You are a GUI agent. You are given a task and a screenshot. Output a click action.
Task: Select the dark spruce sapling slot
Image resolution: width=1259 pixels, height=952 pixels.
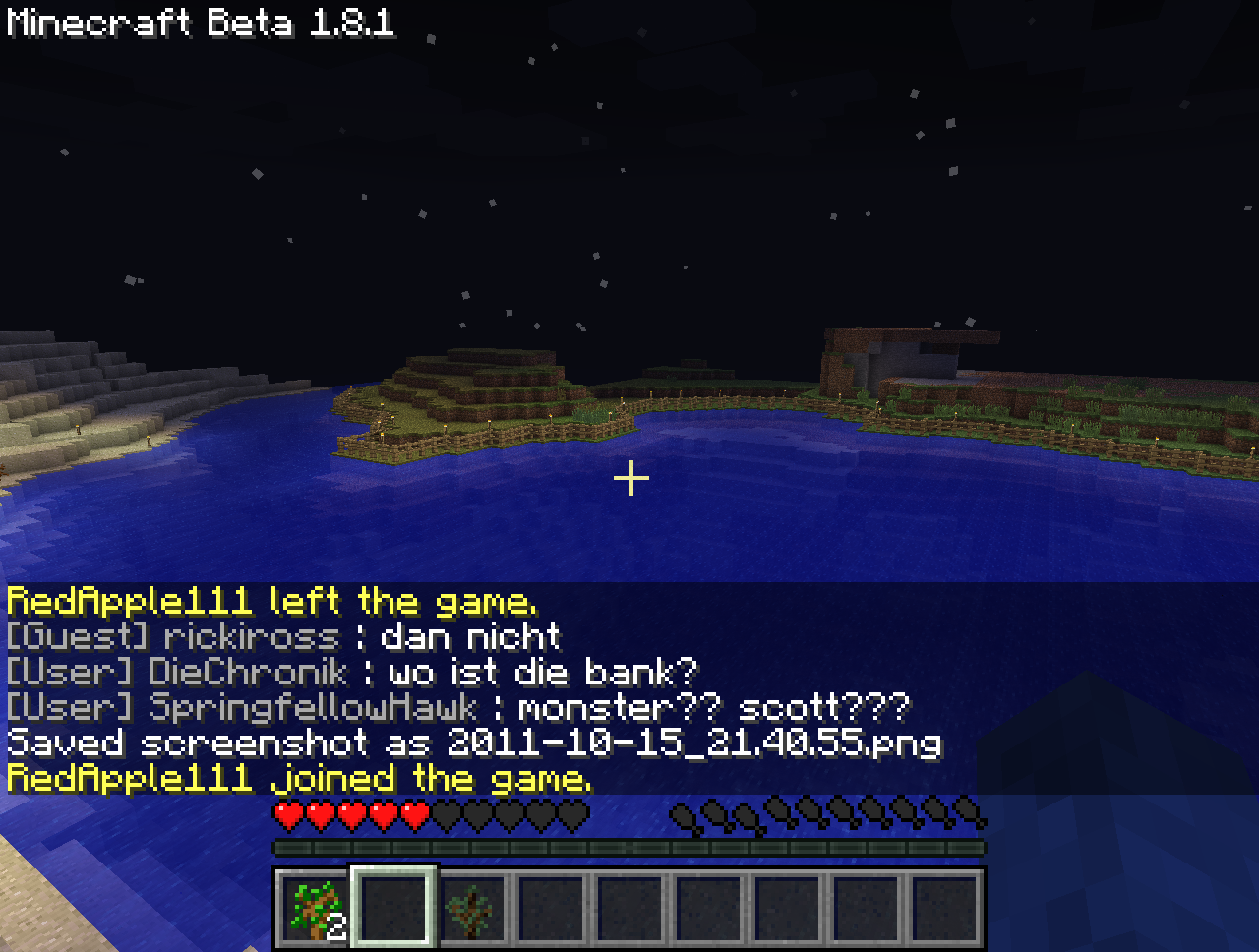472,907
